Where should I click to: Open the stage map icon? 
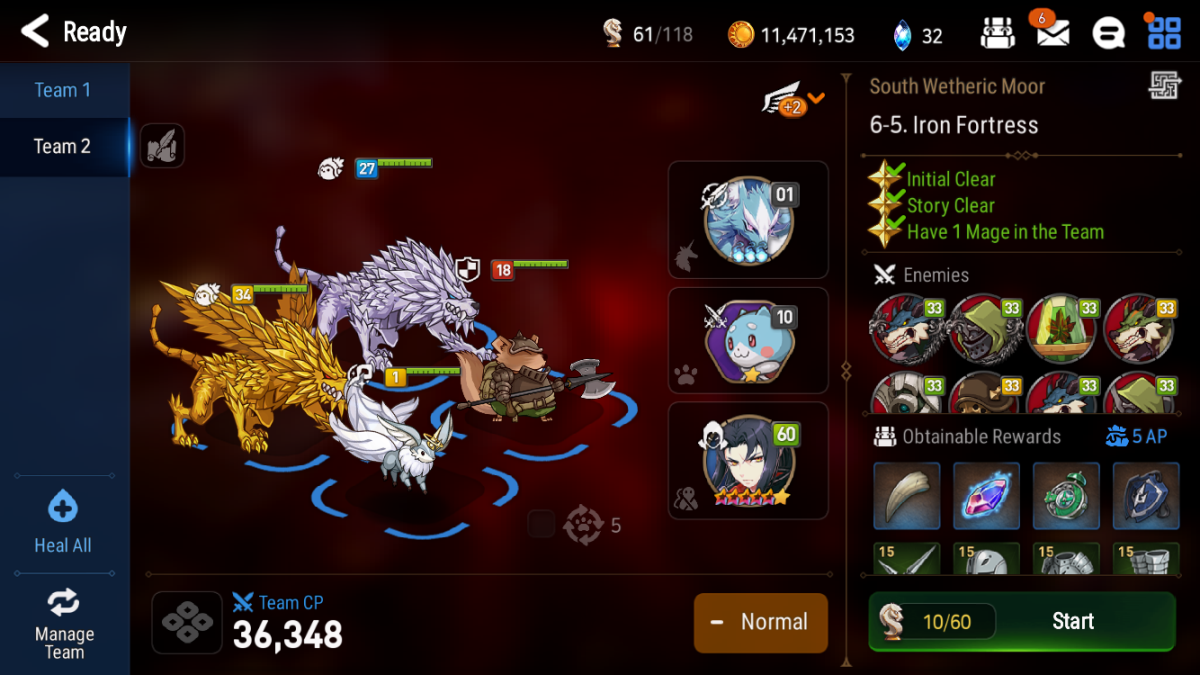click(x=1164, y=87)
